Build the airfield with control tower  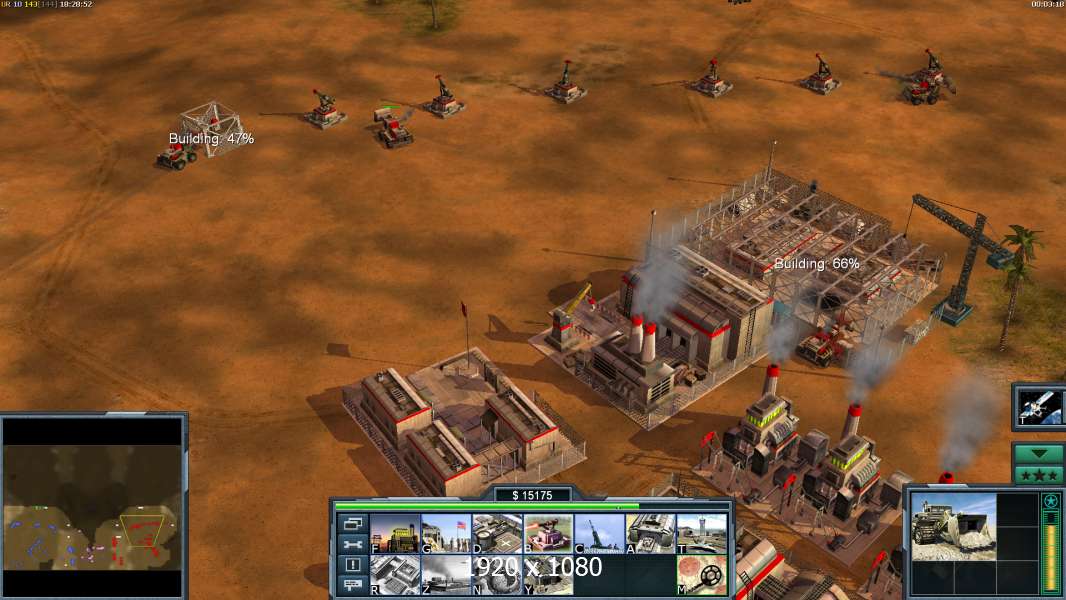pyautogui.click(x=702, y=534)
